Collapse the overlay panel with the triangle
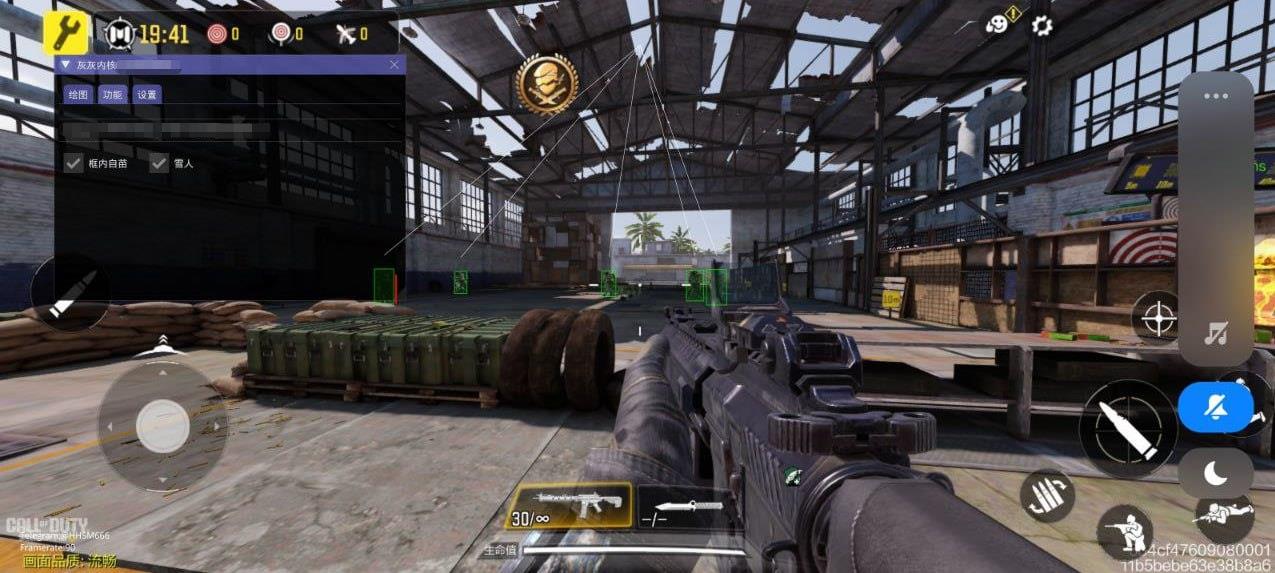 (x=67, y=65)
